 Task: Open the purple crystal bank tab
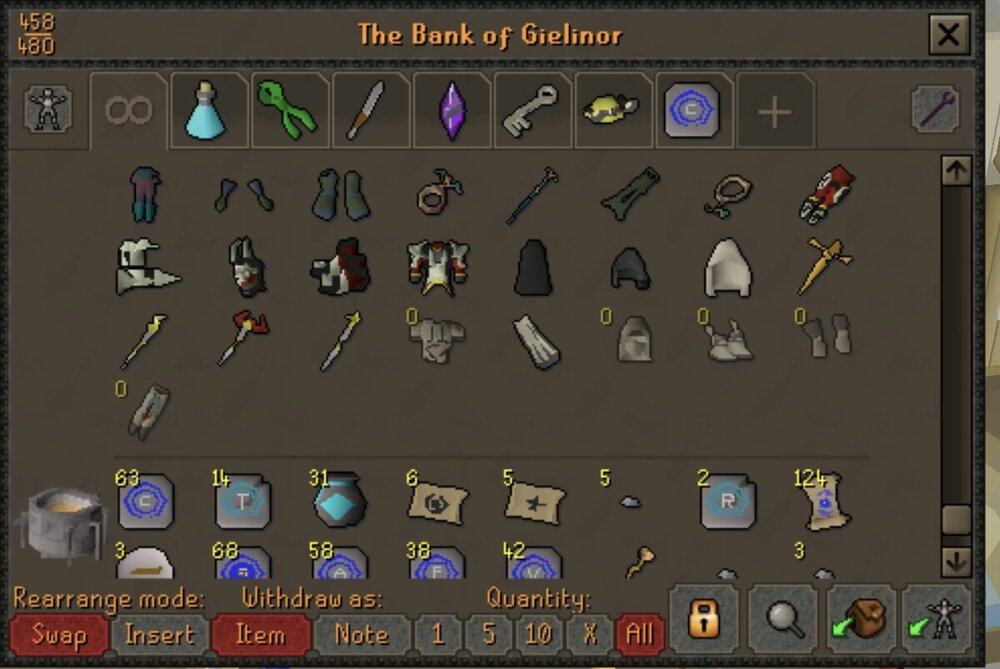(x=451, y=110)
